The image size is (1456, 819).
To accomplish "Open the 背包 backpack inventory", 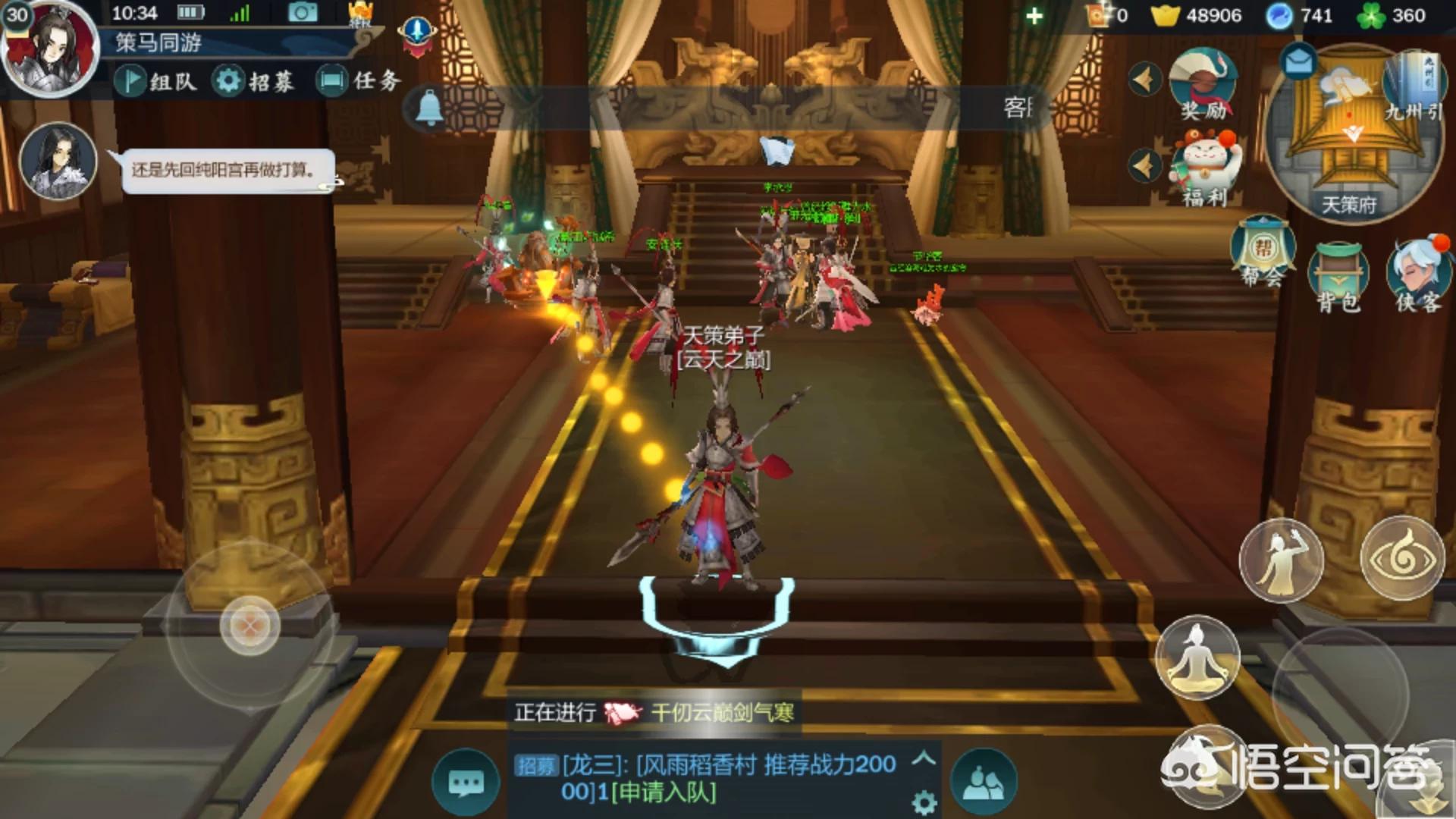I will [1338, 278].
